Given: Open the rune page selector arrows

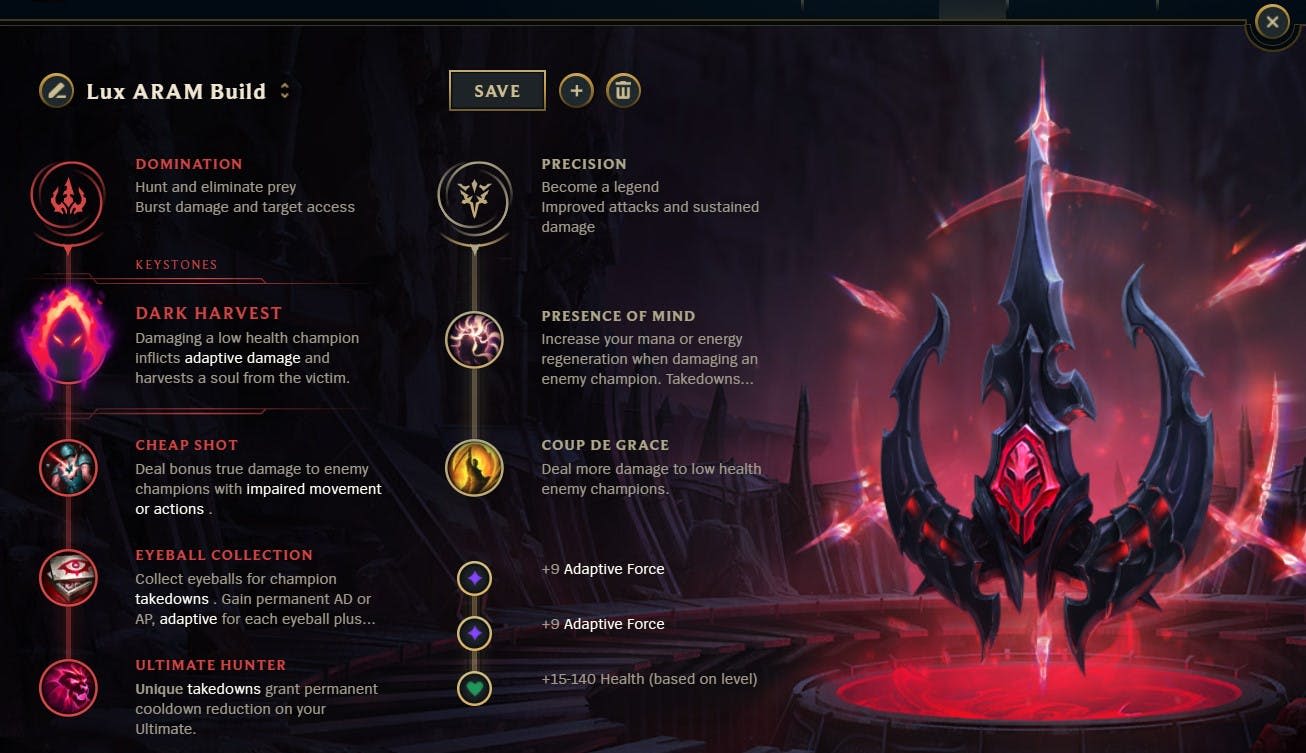Looking at the screenshot, I should tap(283, 89).
